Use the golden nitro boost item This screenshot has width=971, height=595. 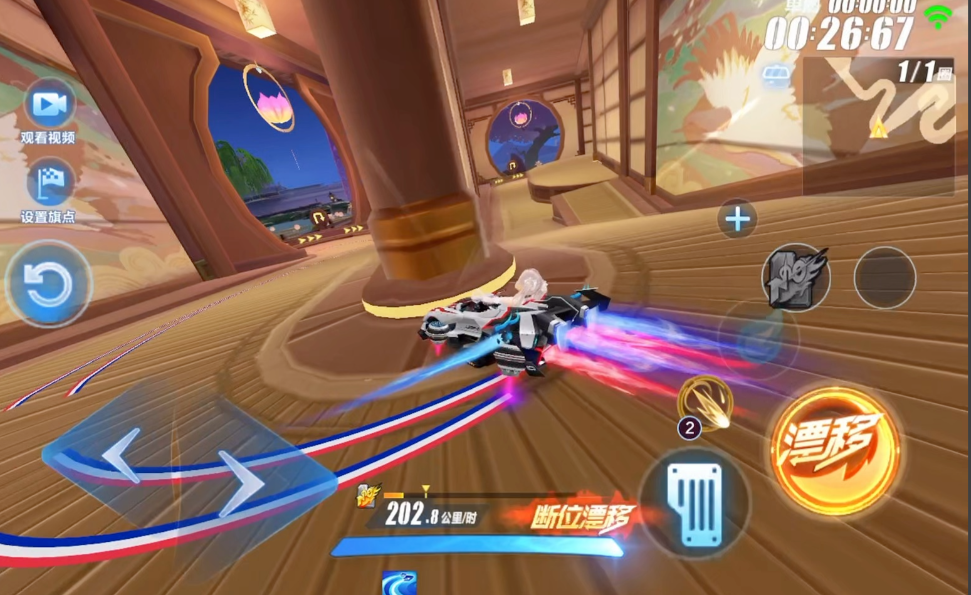(x=705, y=402)
